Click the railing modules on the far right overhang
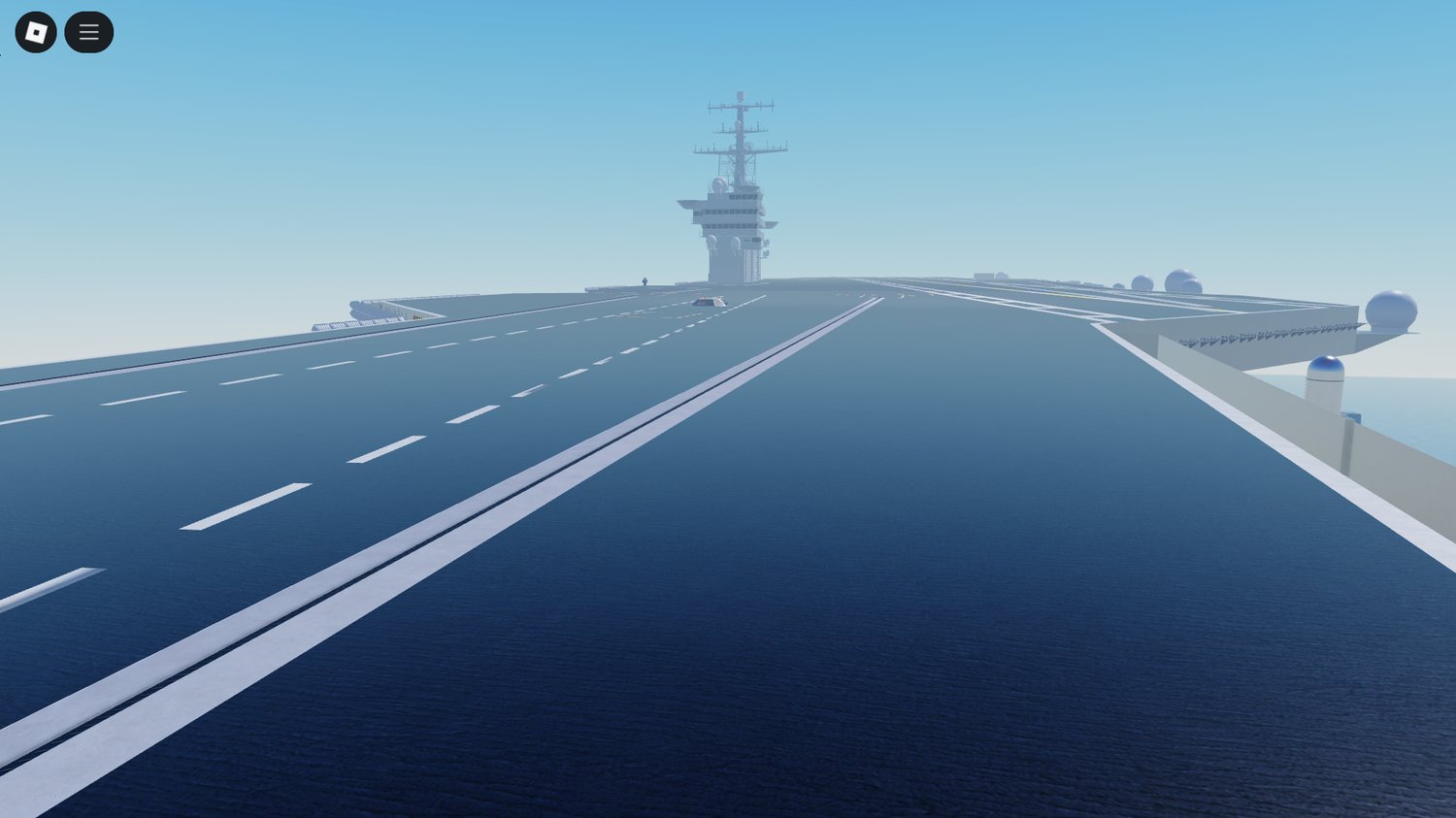The image size is (1456, 818). 1252,335
